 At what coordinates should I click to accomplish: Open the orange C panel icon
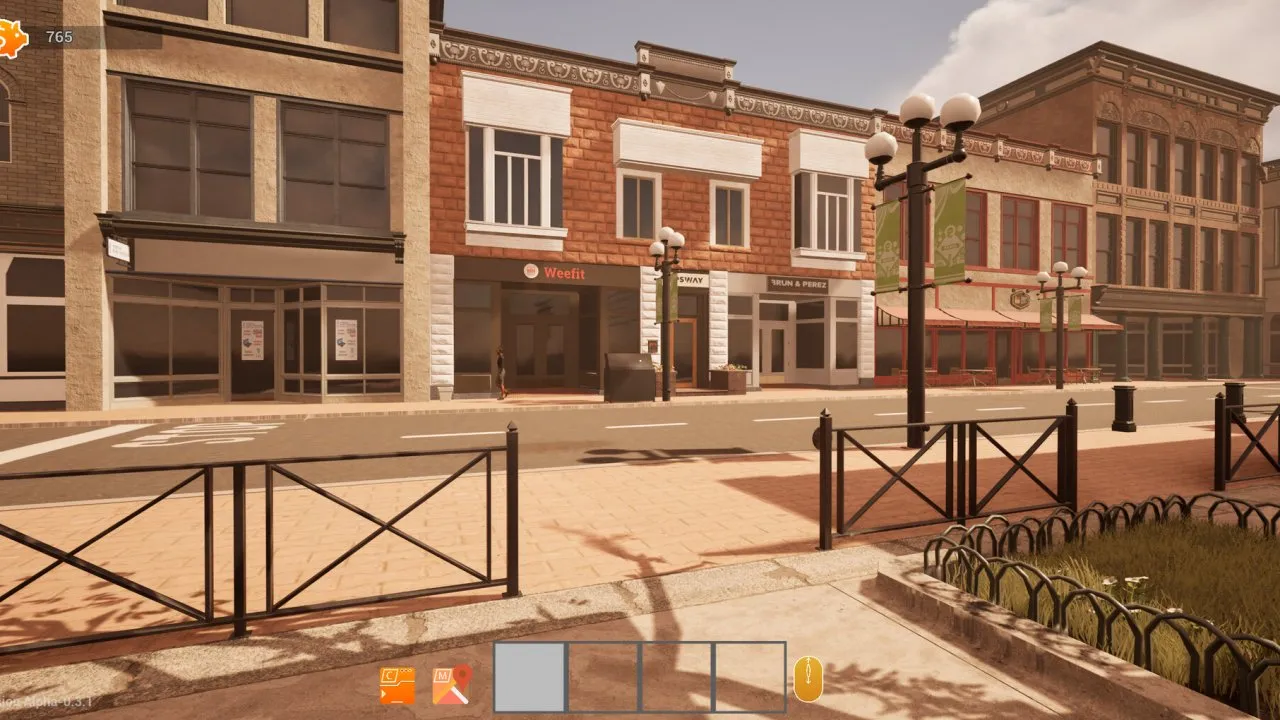397,685
